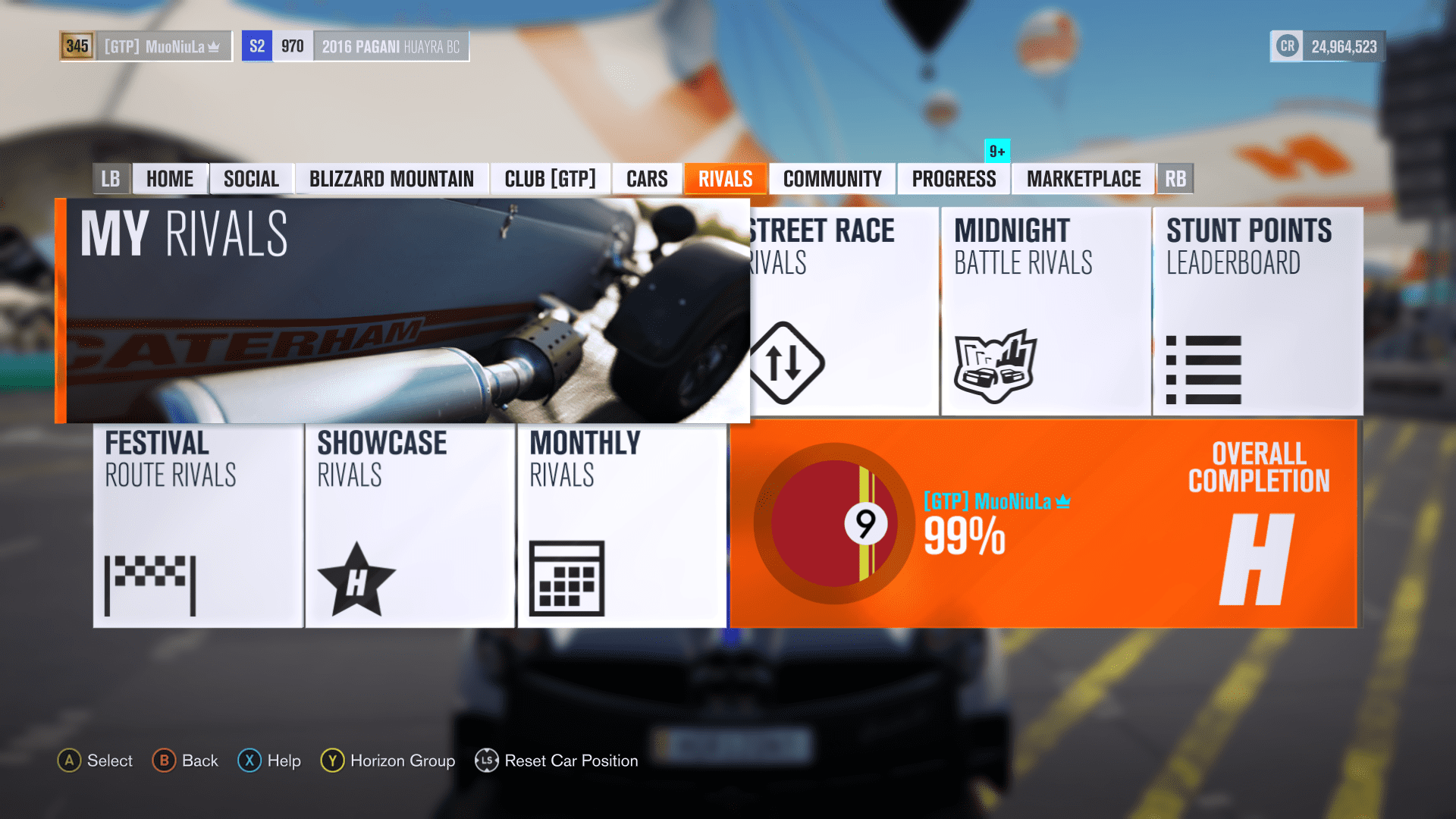Choose the Showcase Rivals tile

pyautogui.click(x=409, y=525)
